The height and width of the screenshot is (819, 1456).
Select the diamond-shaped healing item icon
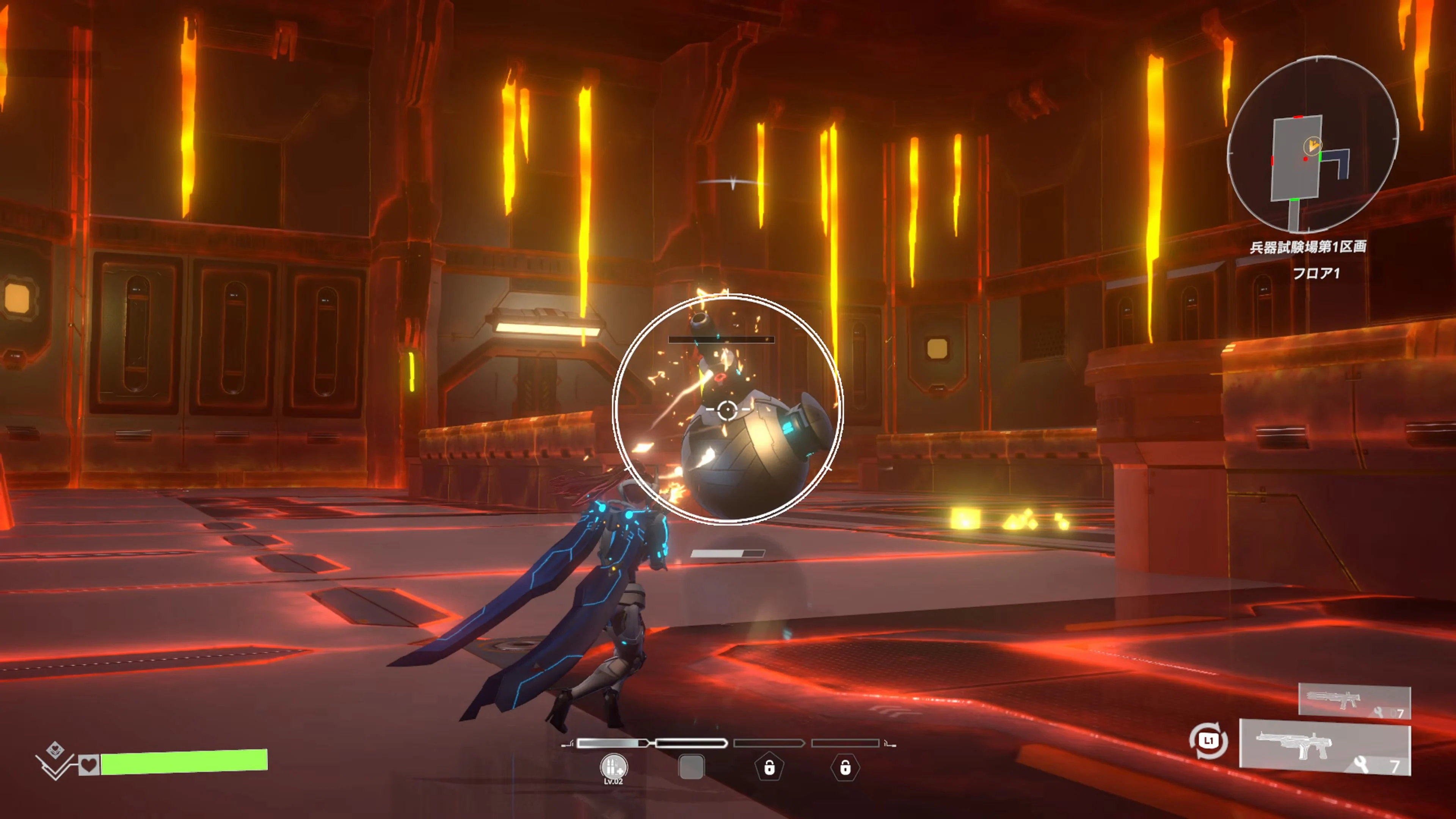pyautogui.click(x=55, y=749)
